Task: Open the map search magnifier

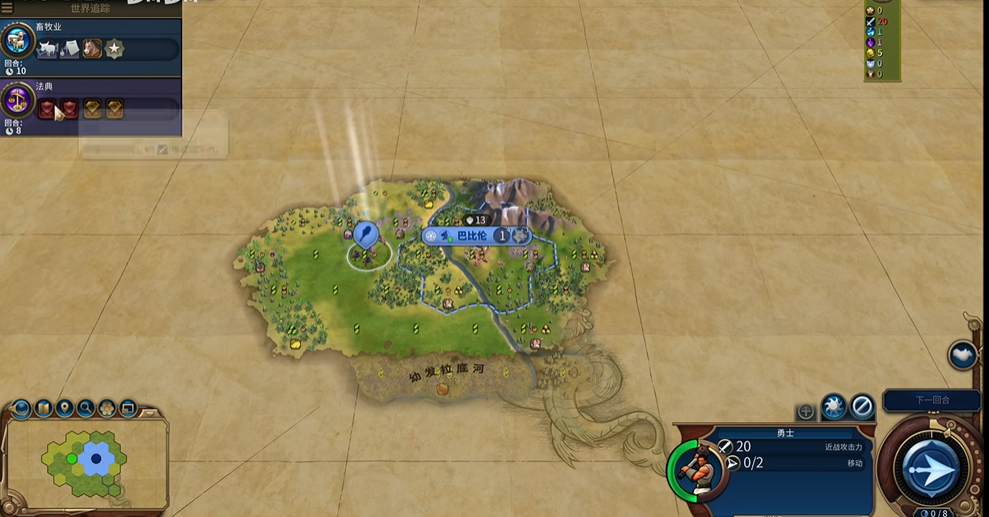Action: (x=86, y=408)
